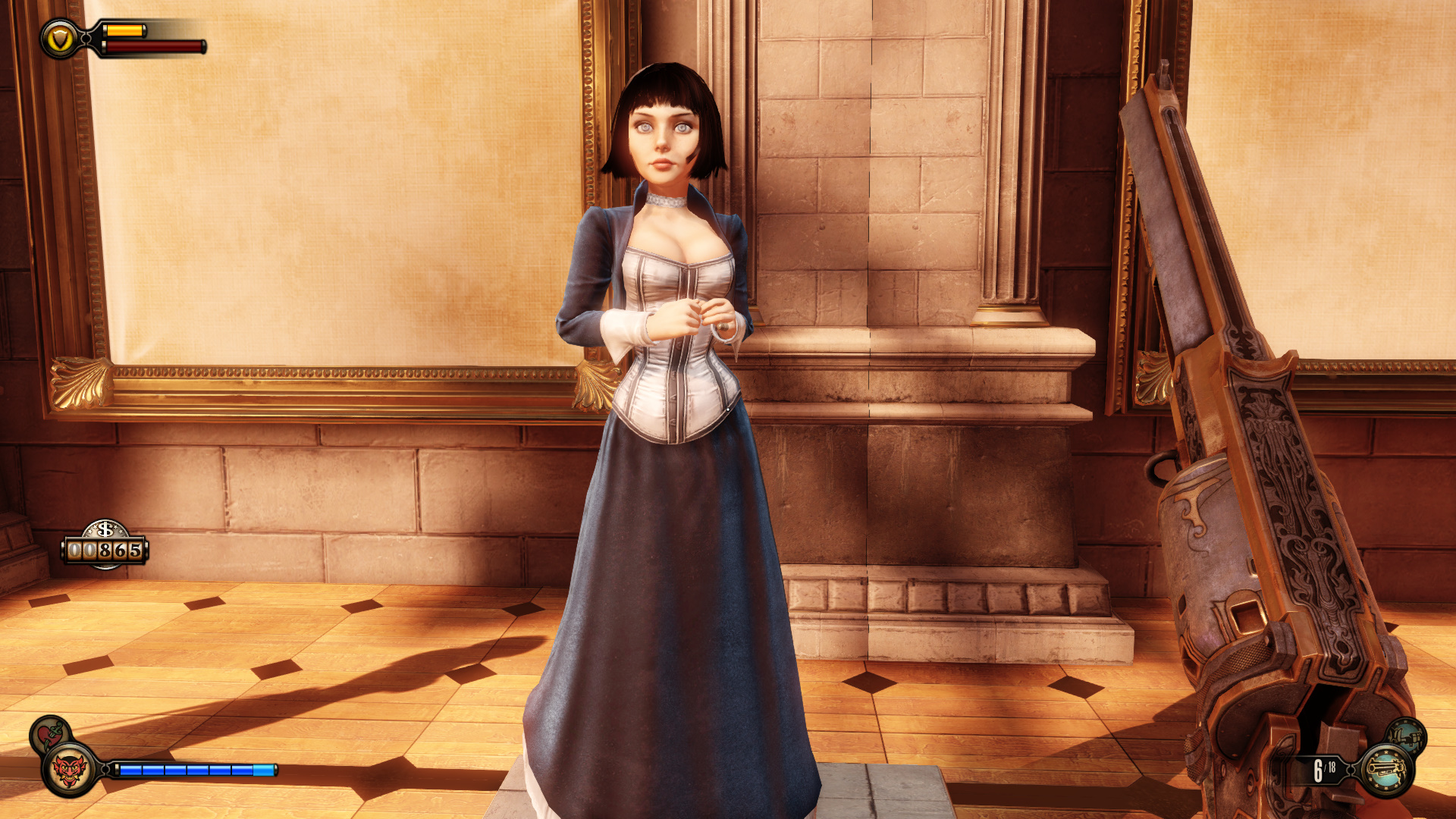Screen dimensions: 1456x819
Task: Switch to the secondary weapon icon
Action: click(x=1407, y=736)
